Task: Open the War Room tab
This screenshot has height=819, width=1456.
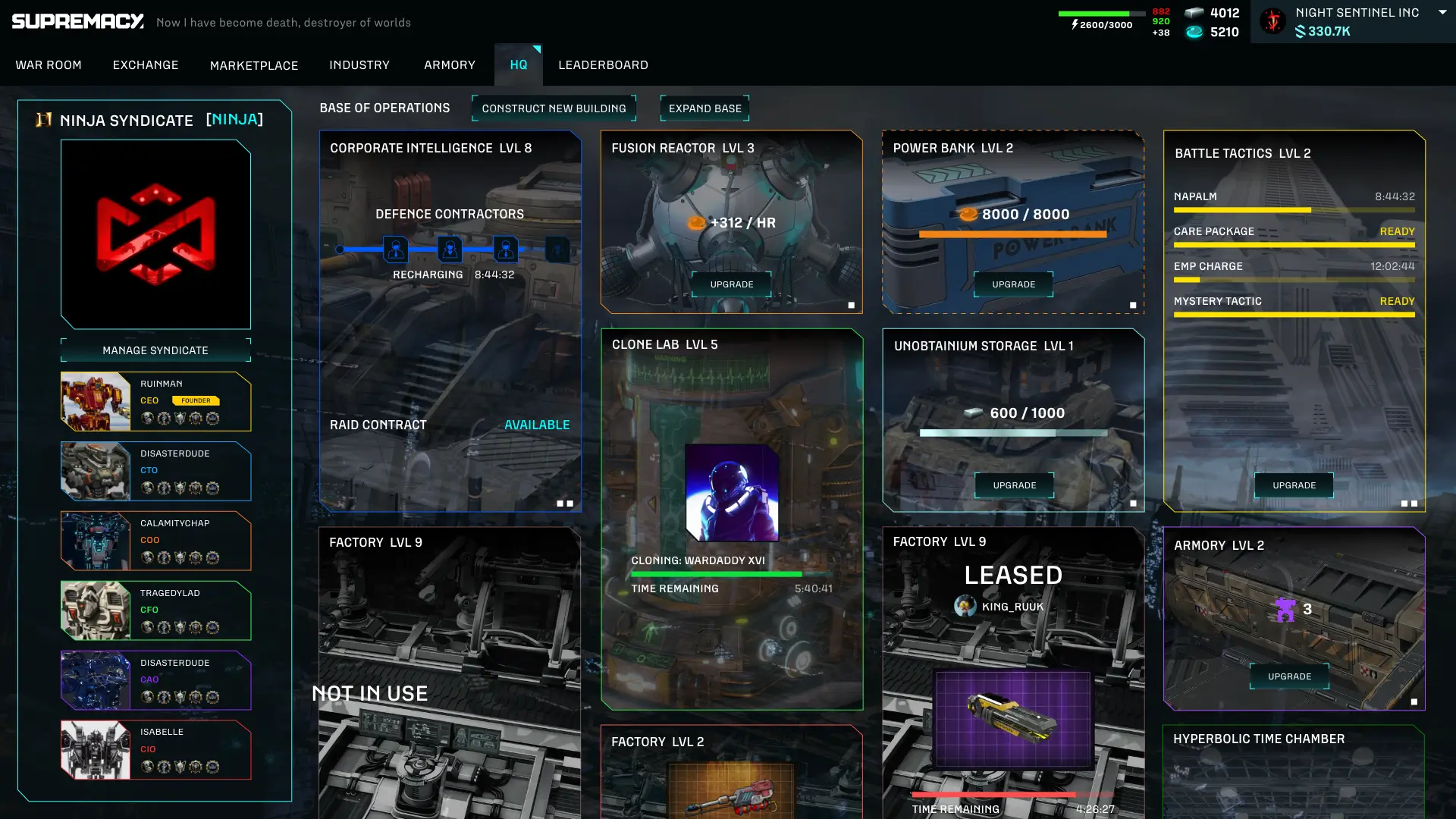Action: point(49,65)
